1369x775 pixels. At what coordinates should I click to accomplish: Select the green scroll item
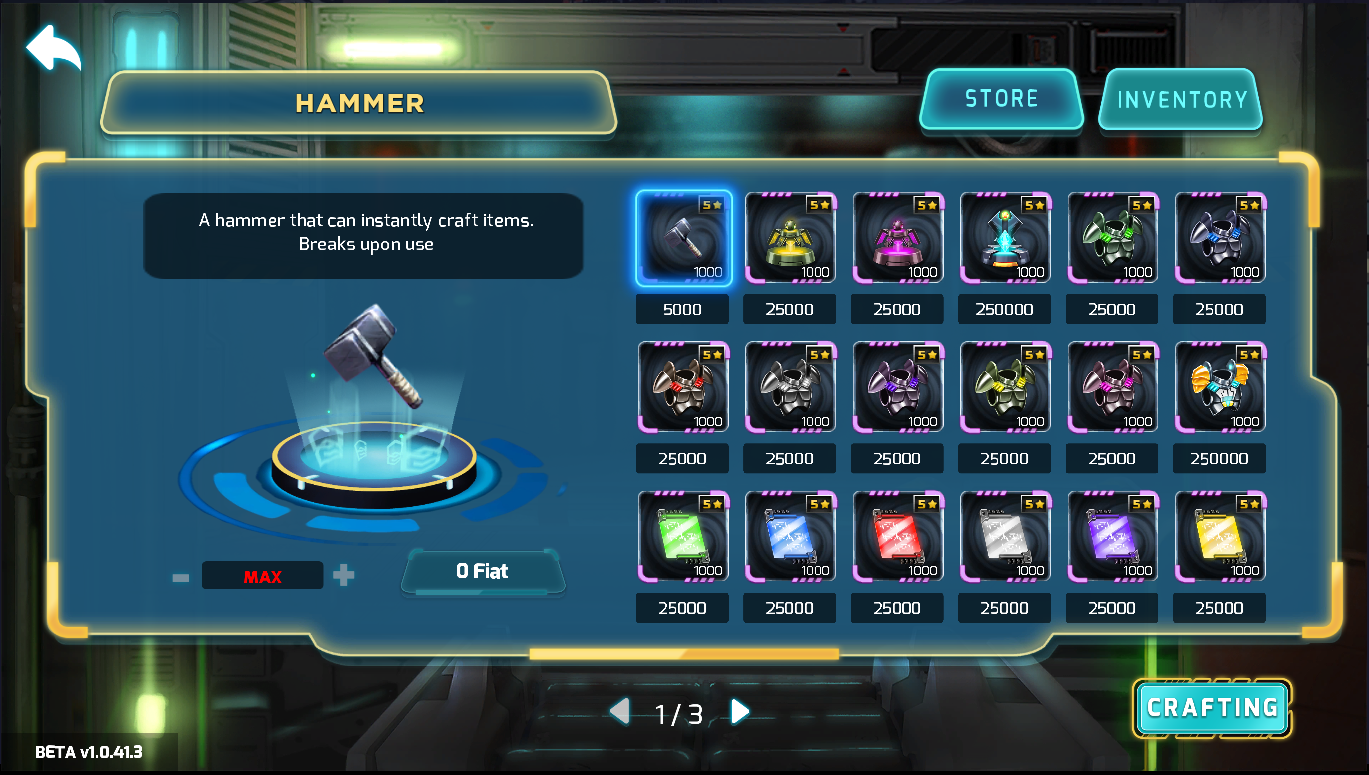tap(683, 536)
